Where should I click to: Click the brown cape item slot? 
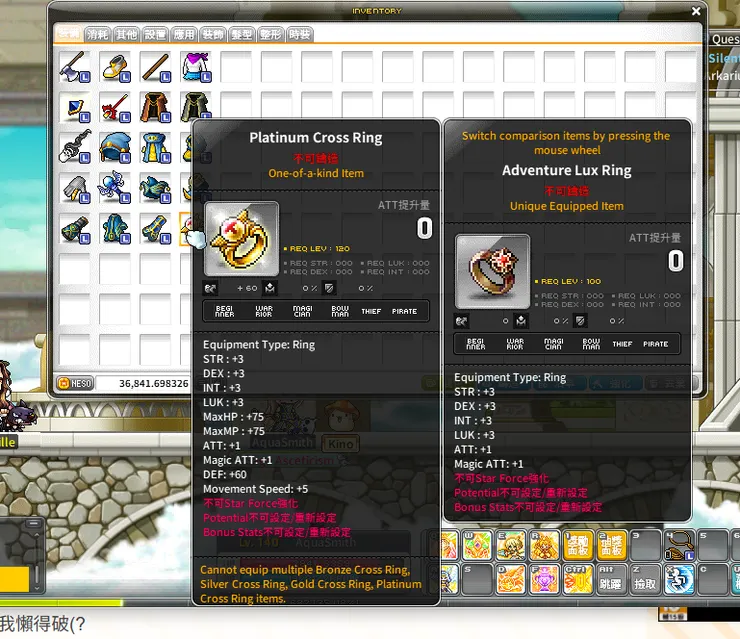(153, 108)
